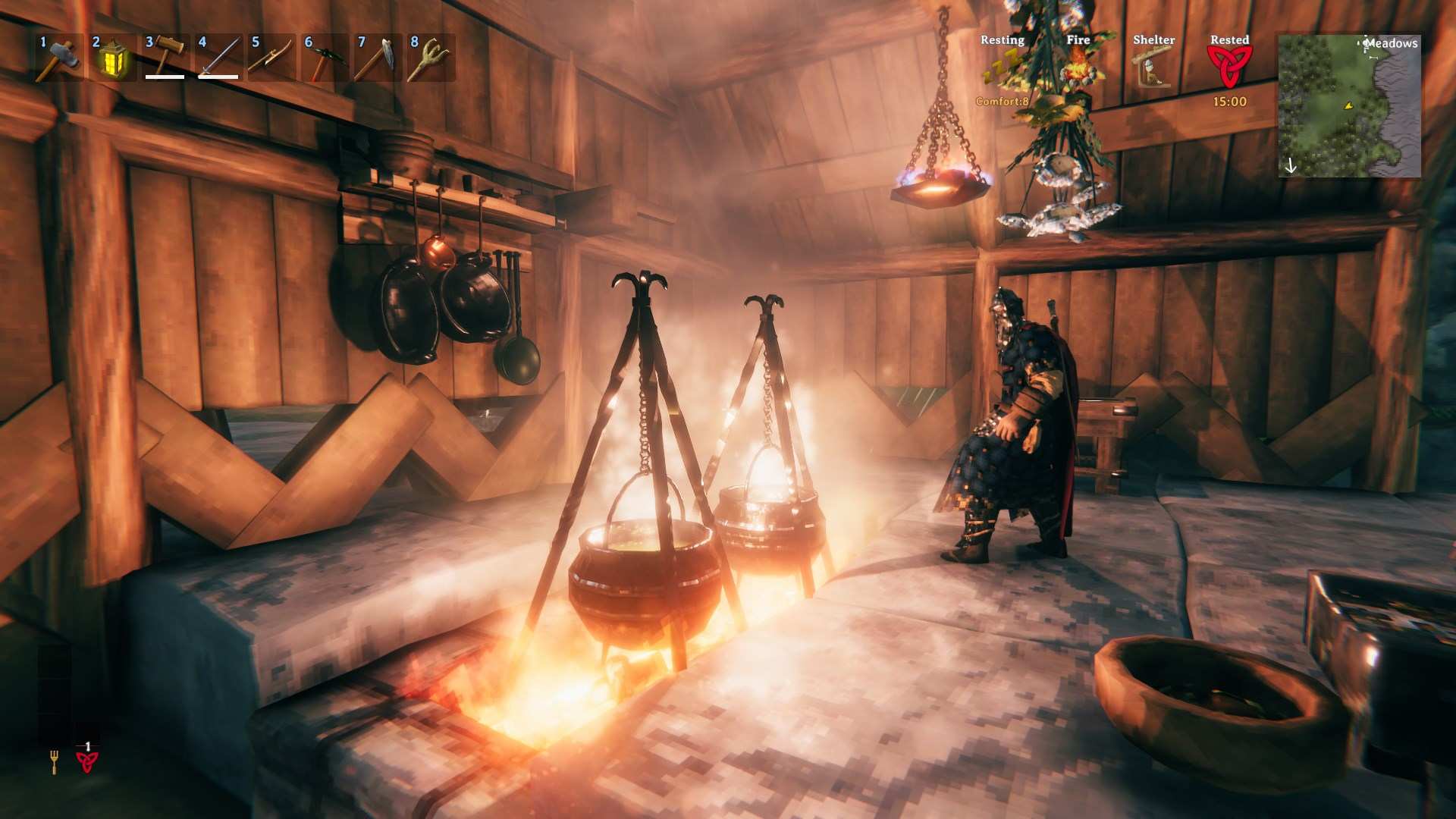Click the durability bar under the sword slot
Viewport: 1456px width, 819px height.
(x=218, y=77)
